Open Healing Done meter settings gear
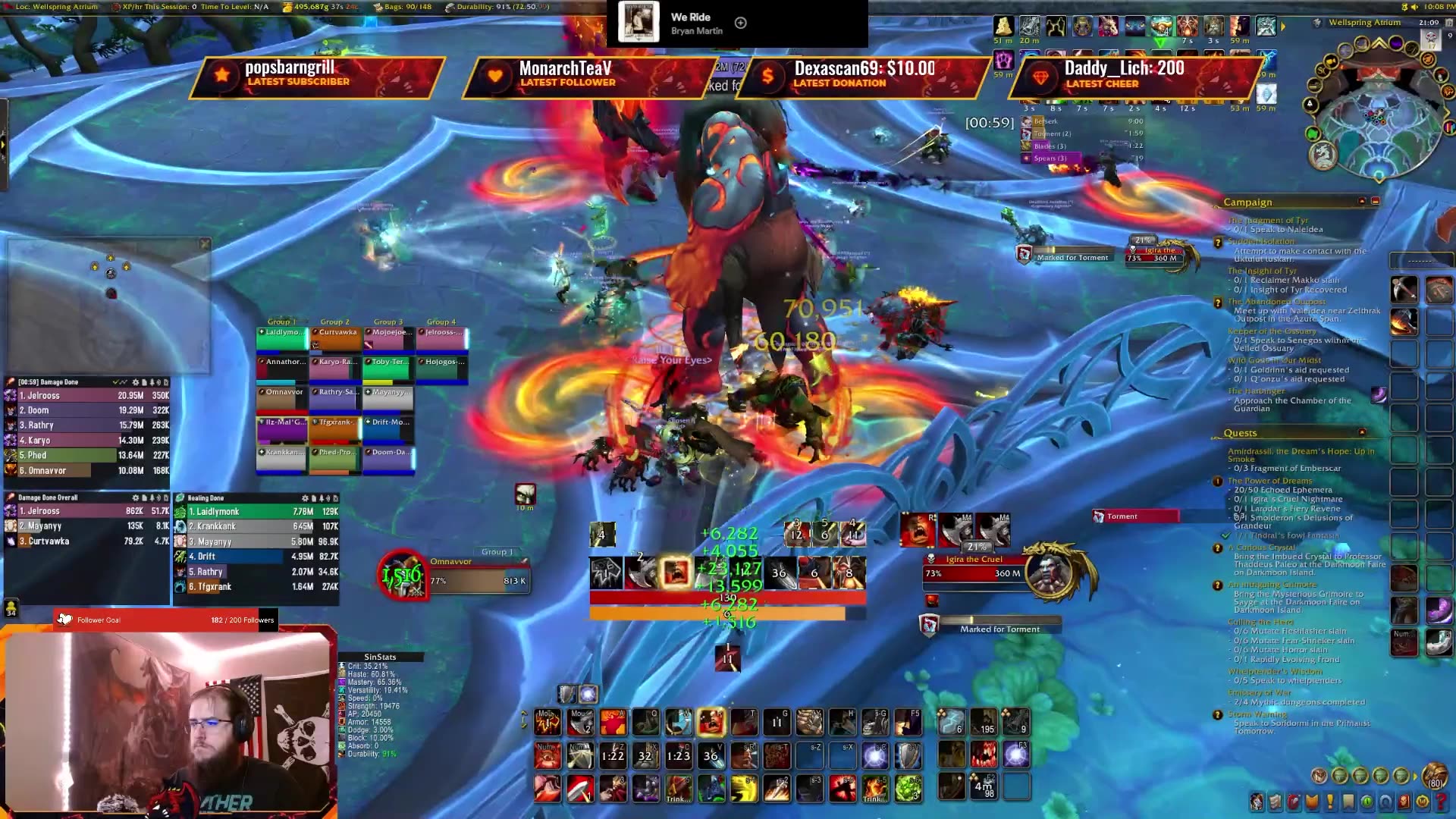 tap(305, 498)
